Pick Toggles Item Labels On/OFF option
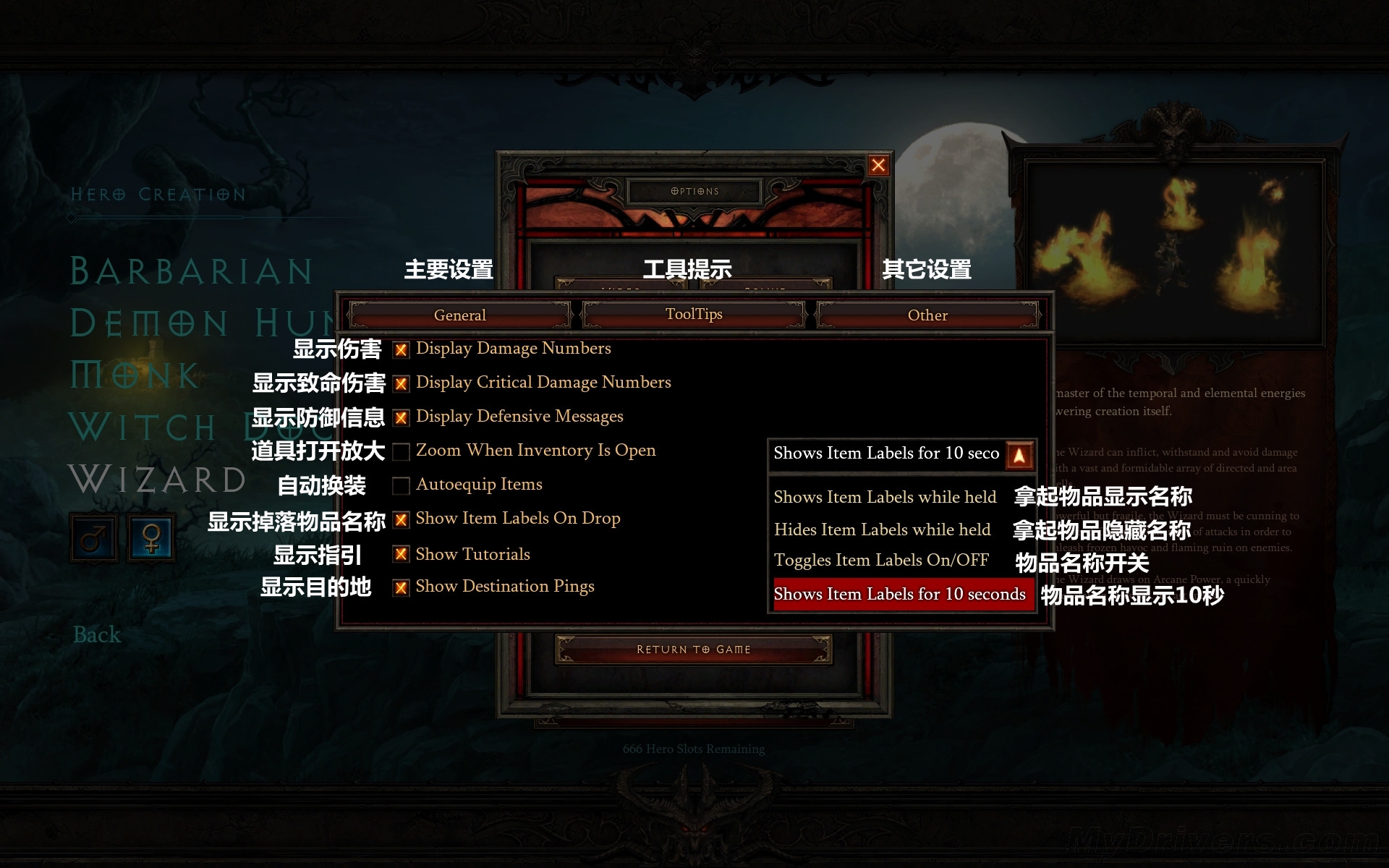1389x868 pixels. pos(881,560)
